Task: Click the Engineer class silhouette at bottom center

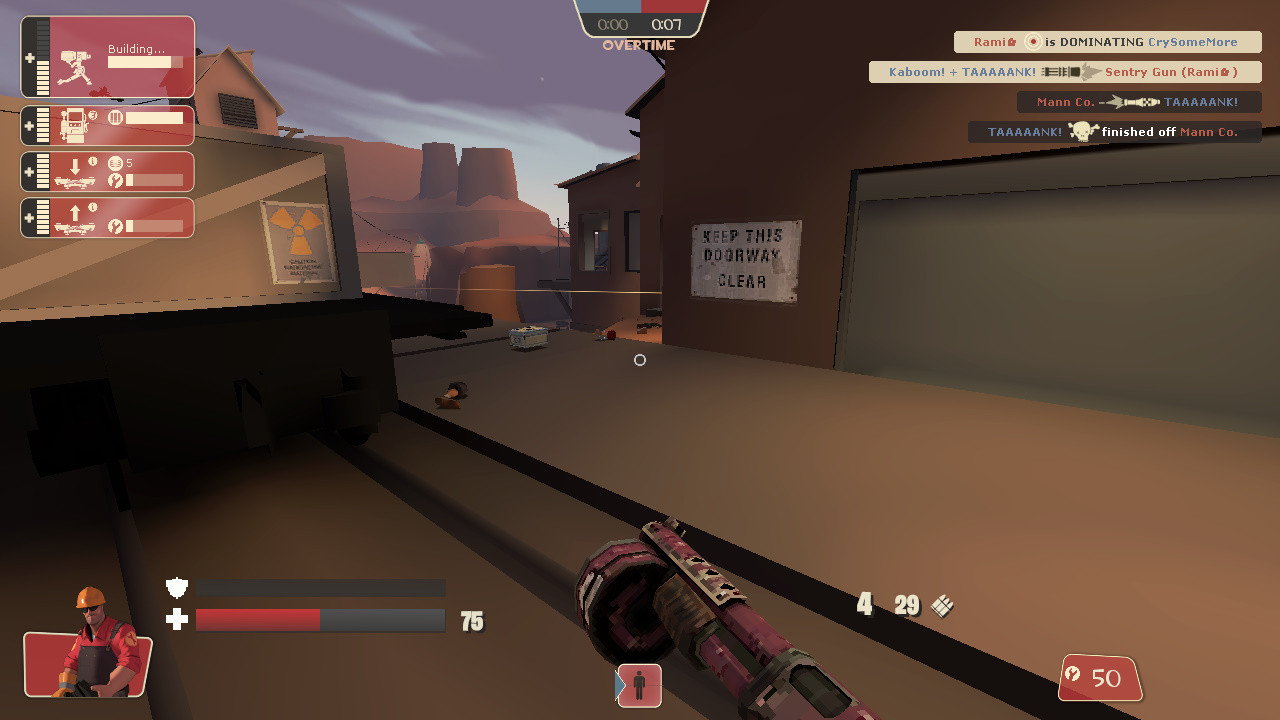Action: (x=639, y=687)
